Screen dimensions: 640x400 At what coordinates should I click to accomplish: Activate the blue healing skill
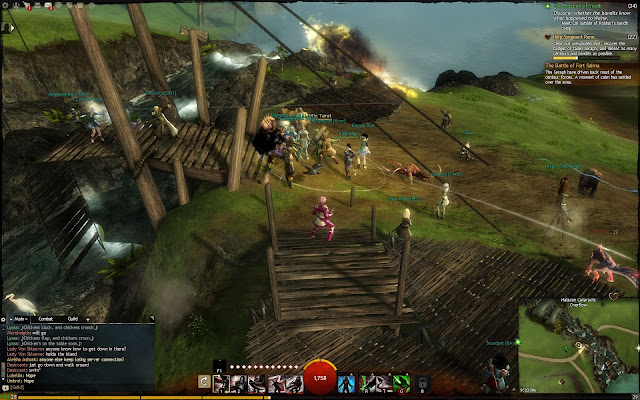click(347, 382)
